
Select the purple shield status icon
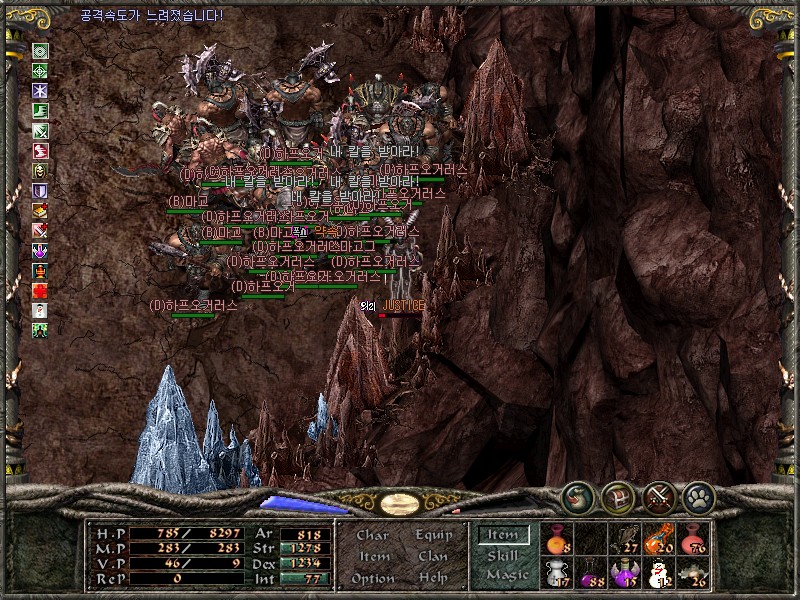(x=41, y=190)
